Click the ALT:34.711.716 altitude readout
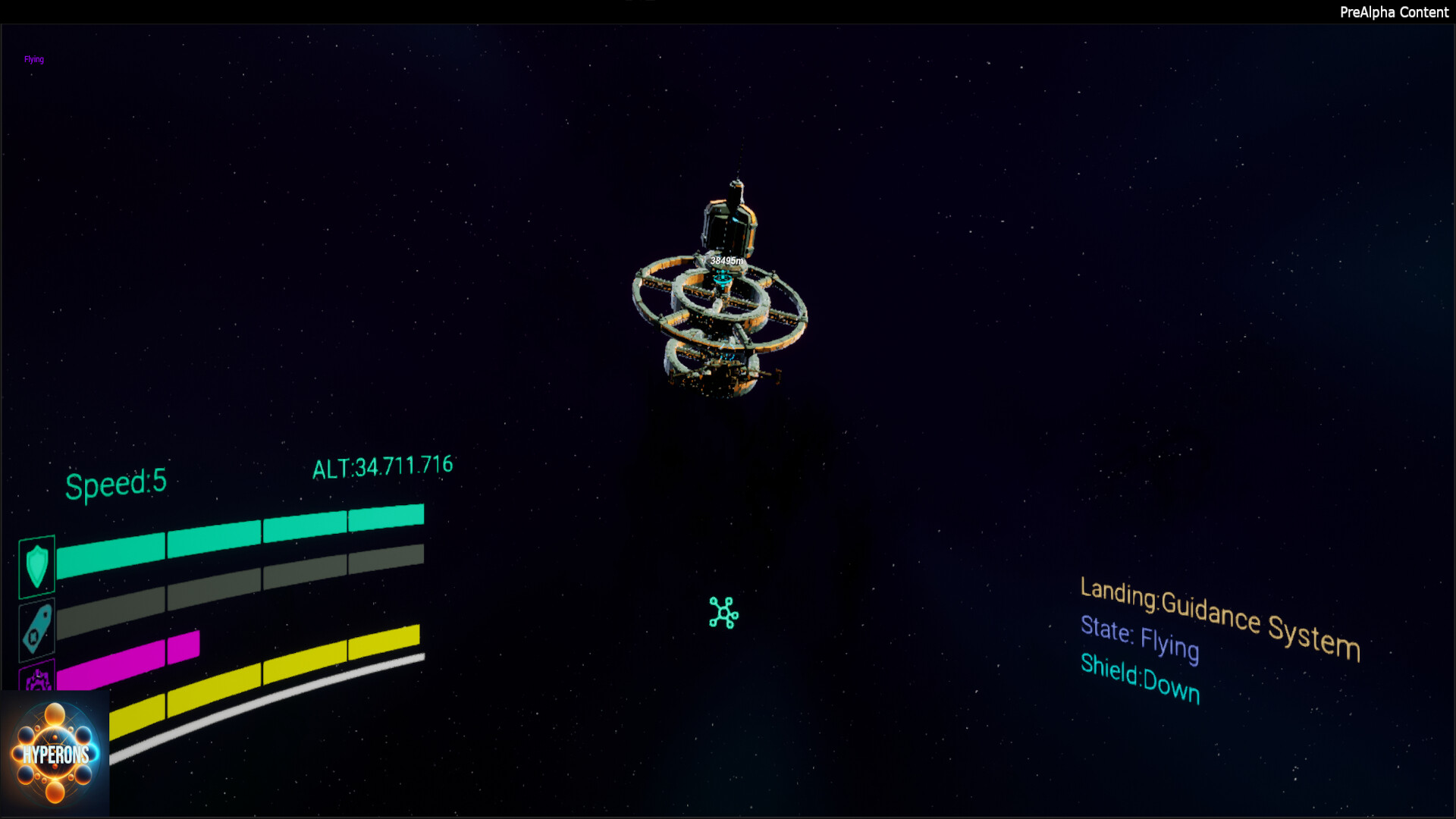1456x819 pixels. point(381,465)
